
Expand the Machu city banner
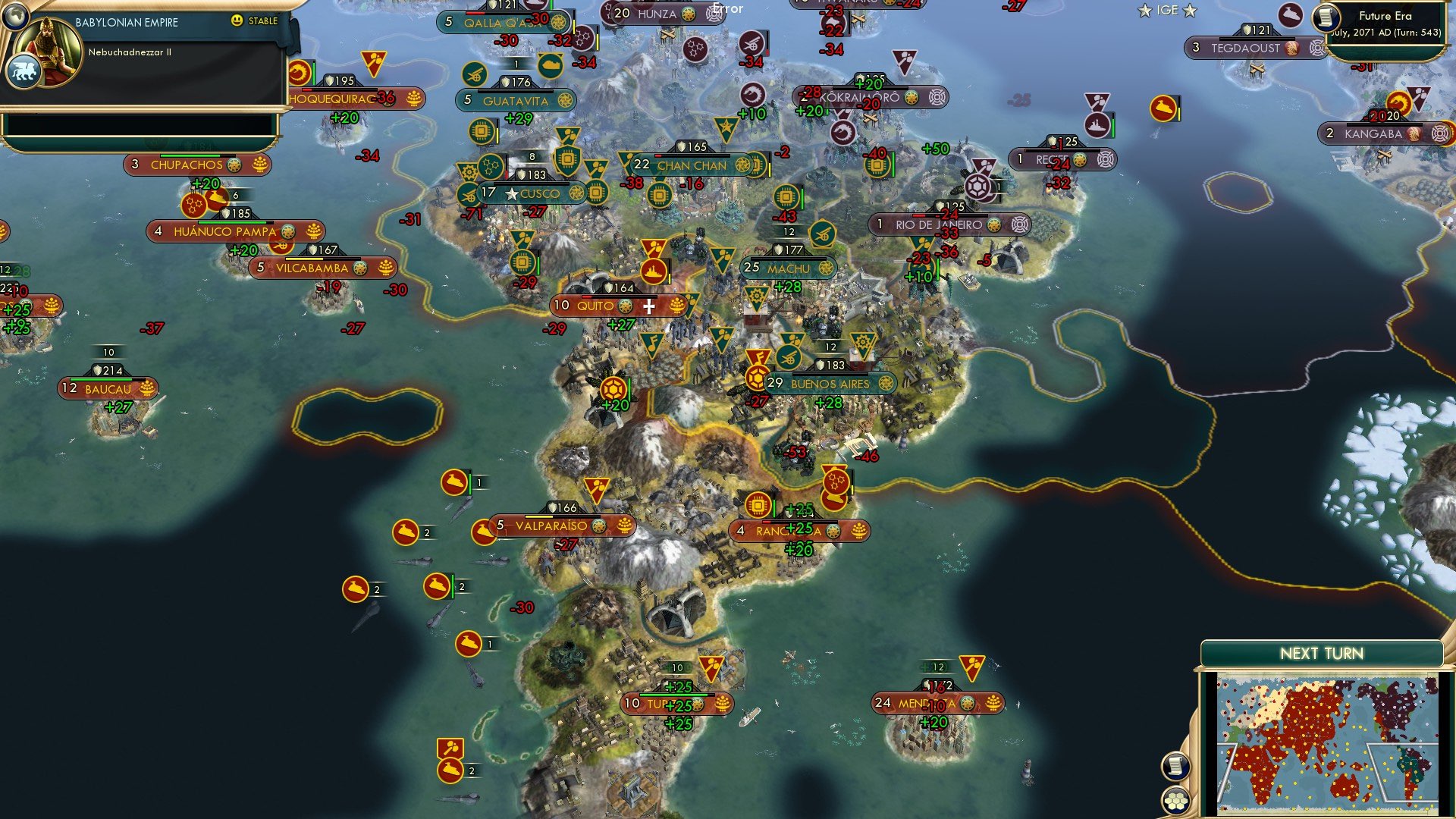(789, 268)
